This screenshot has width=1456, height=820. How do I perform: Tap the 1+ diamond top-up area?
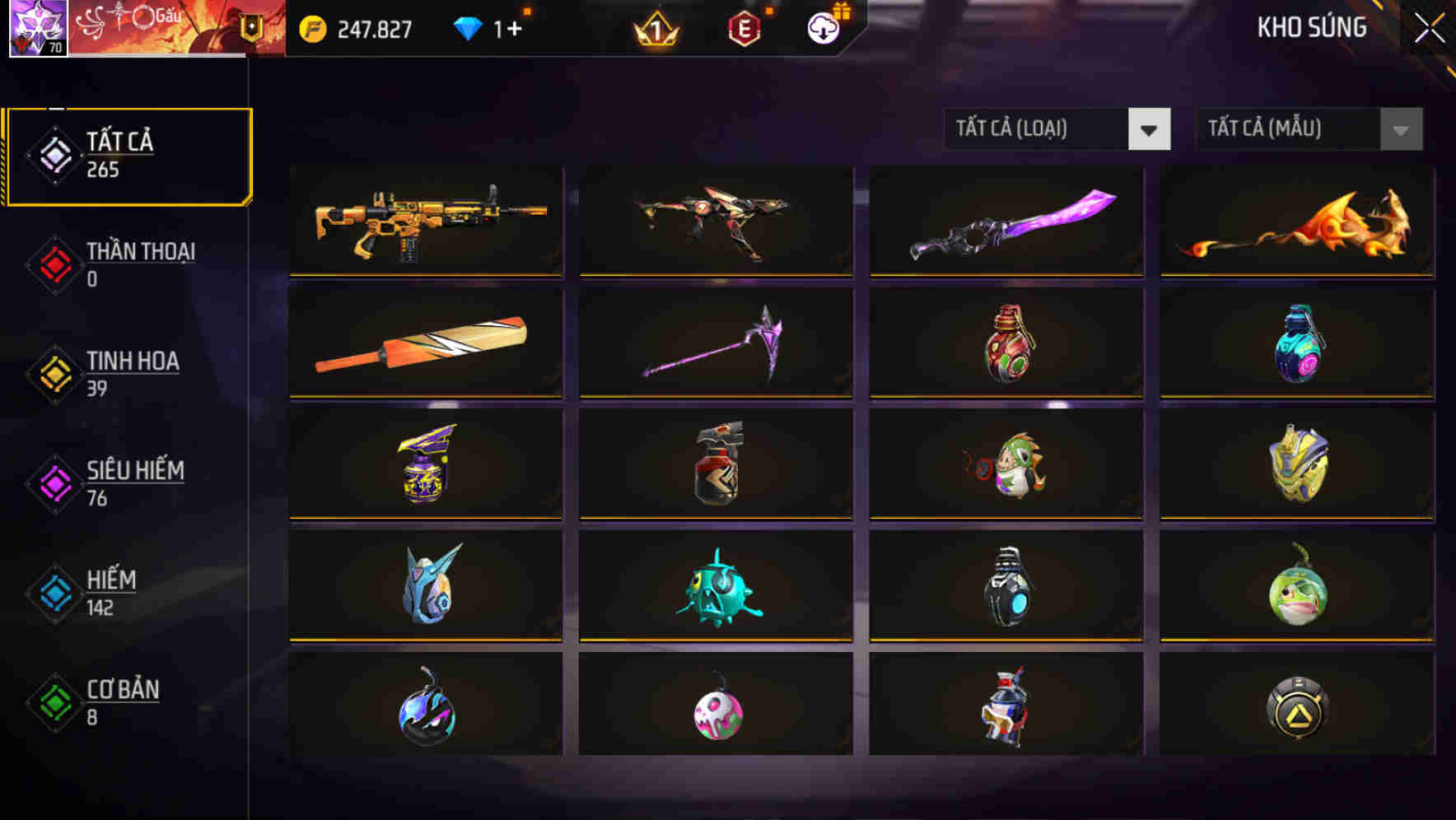pos(506,27)
